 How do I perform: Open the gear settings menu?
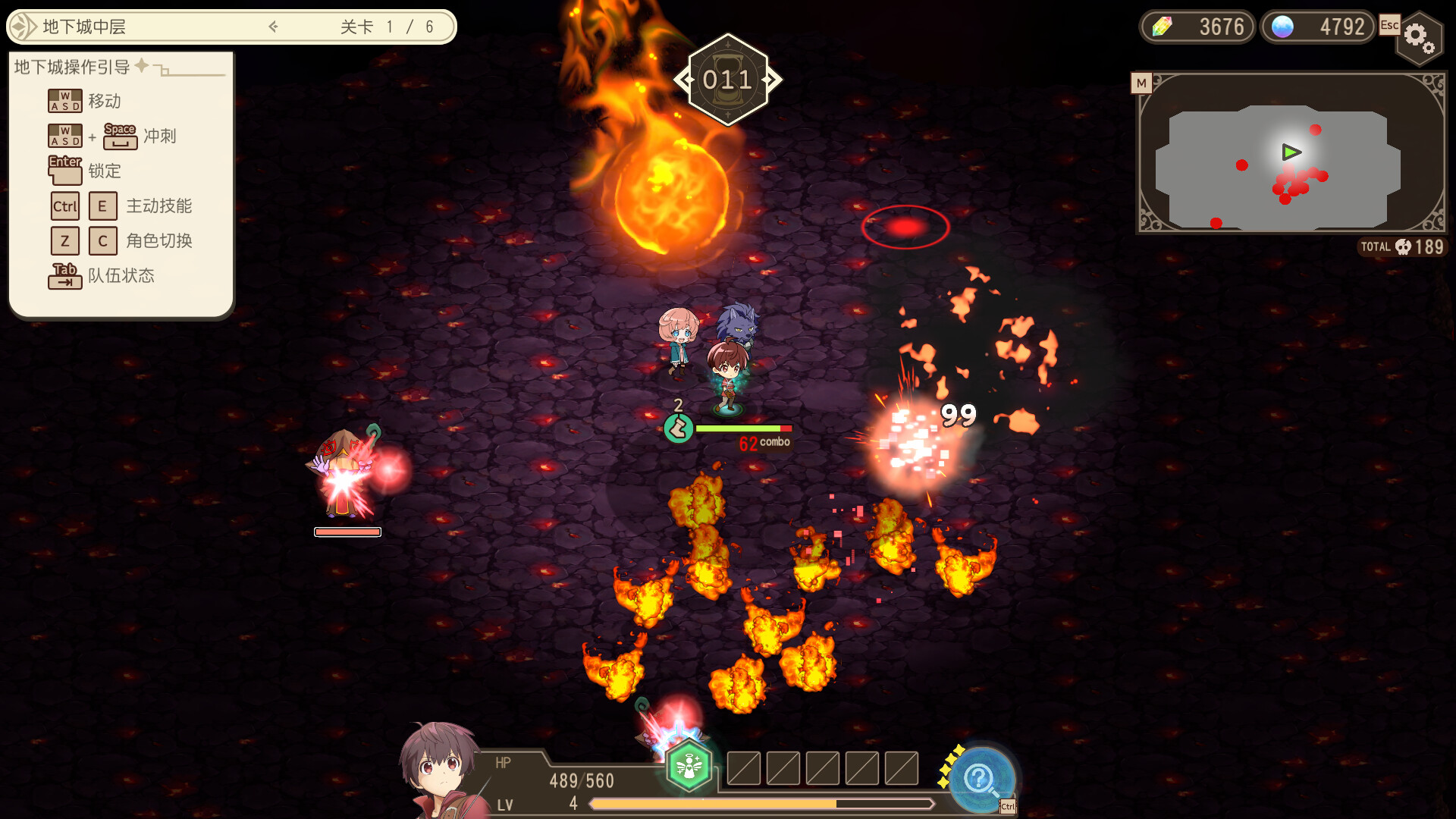pos(1418,37)
